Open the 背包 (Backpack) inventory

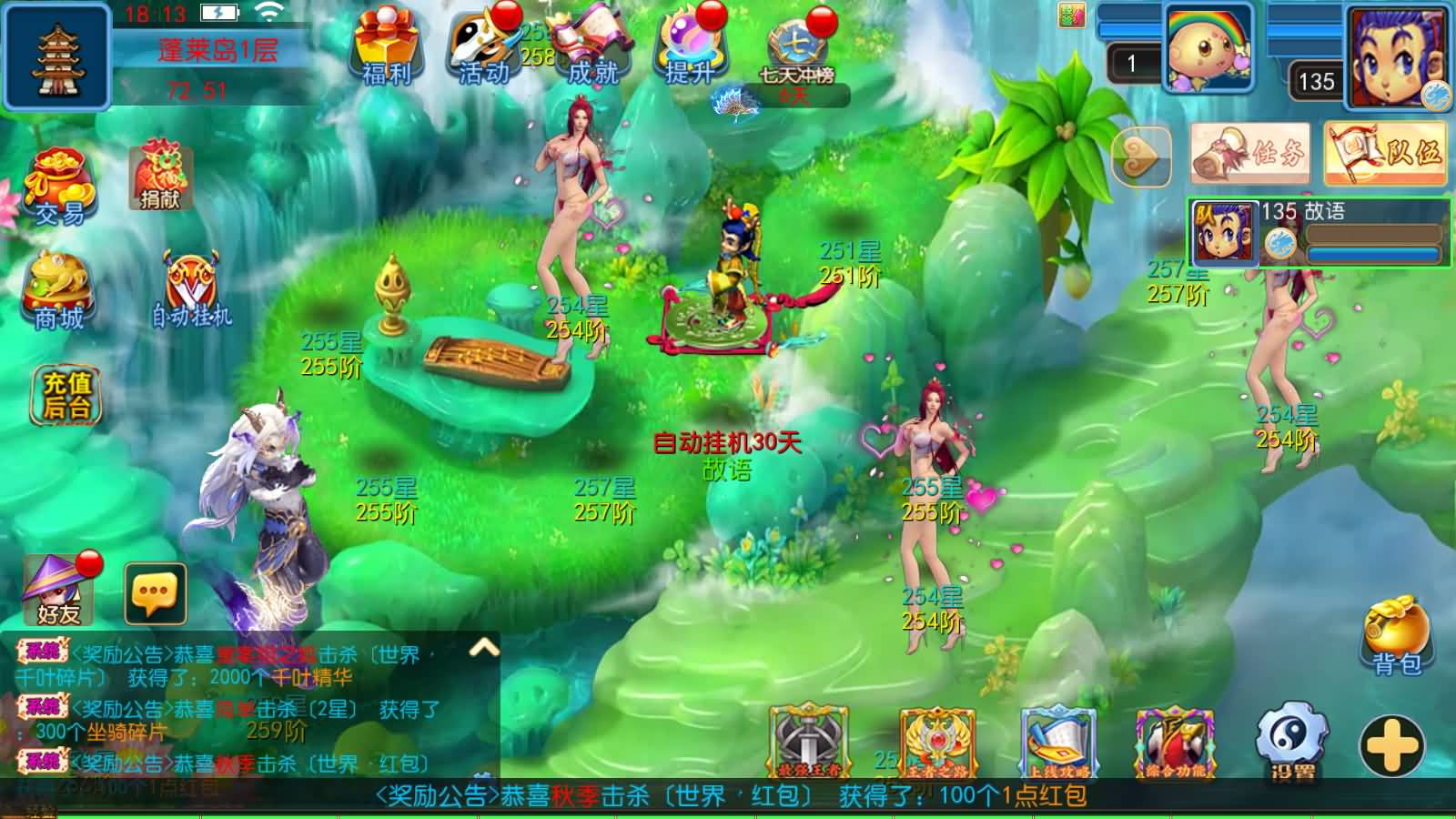pos(1399,631)
